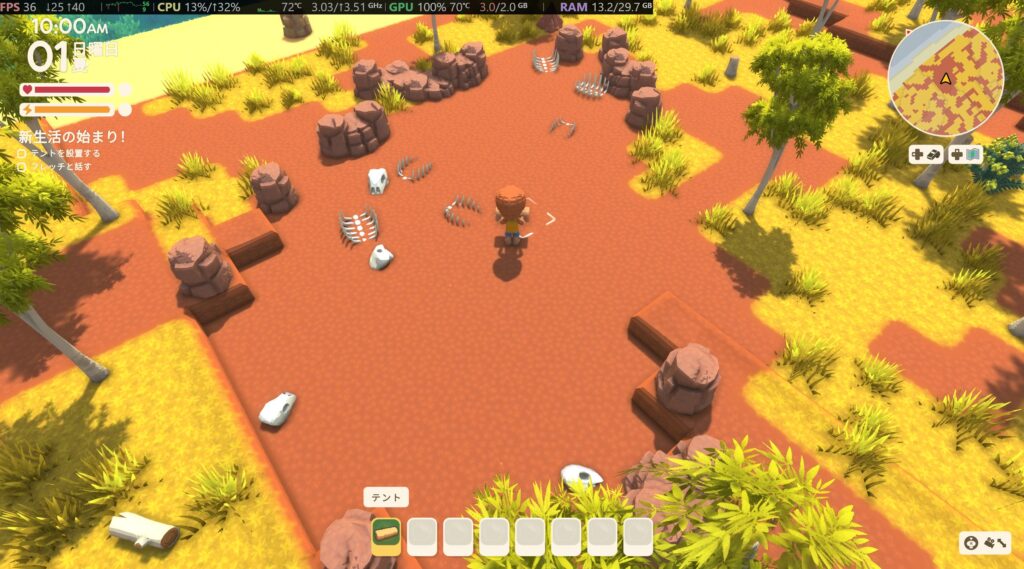
Task: Select the テント (tent) hotbar slot
Action: point(386,536)
